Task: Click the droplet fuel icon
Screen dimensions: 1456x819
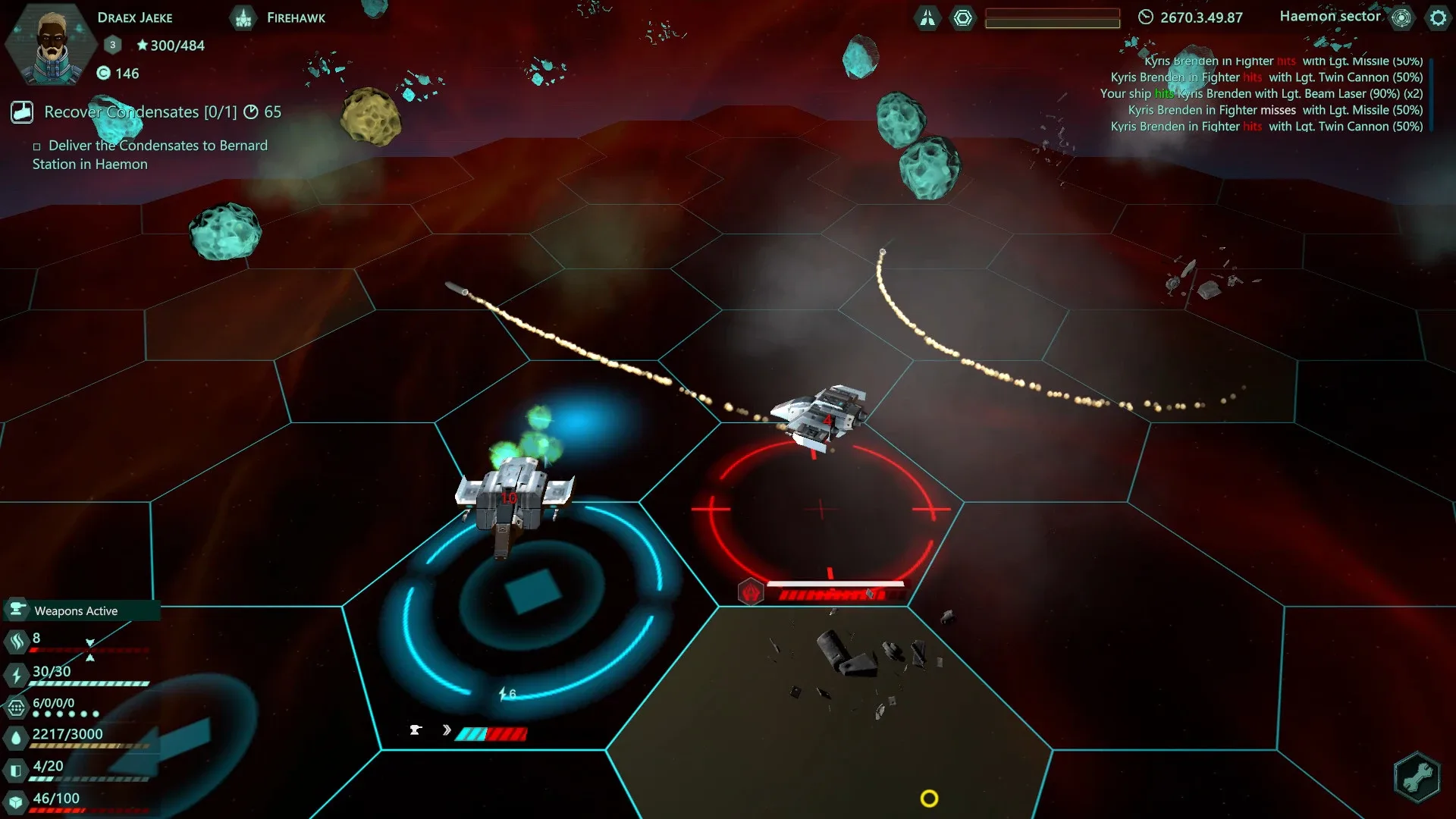Action: (17, 737)
